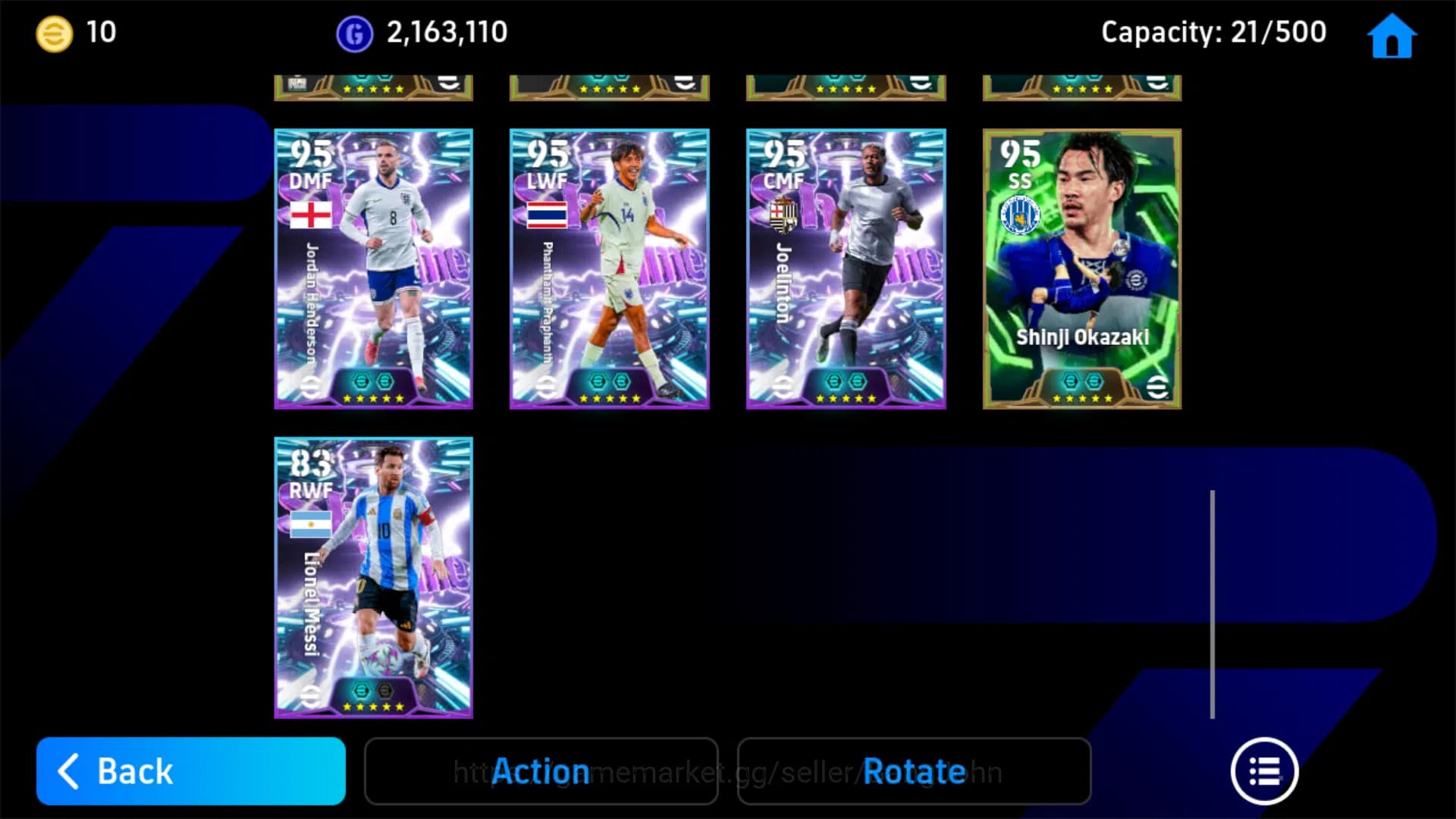Open the GP currency icon
This screenshot has height=819, width=1456.
353,32
